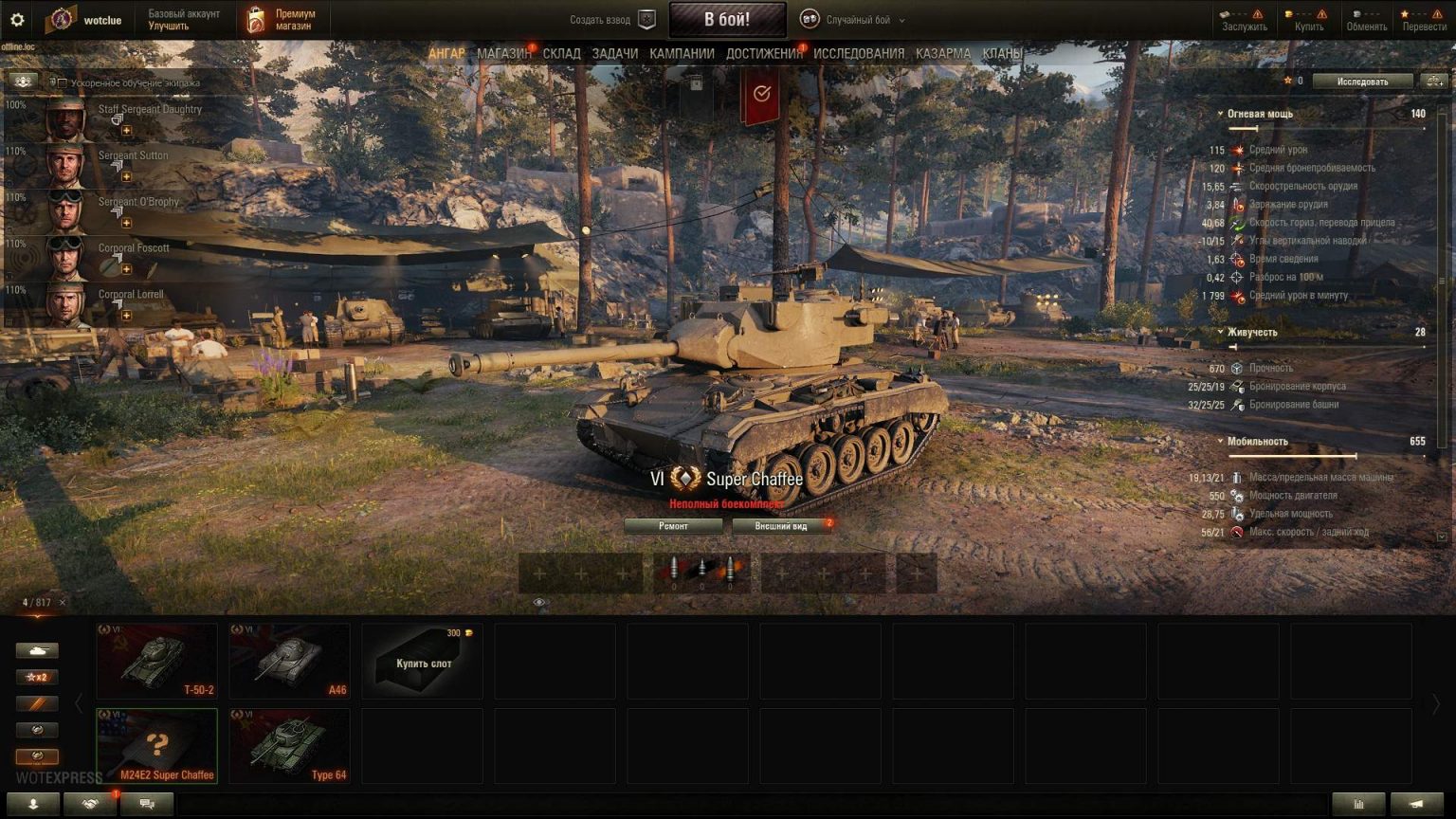Enable Ускоренное обучение экипажа checkbox
1456x819 pixels.
point(62,83)
